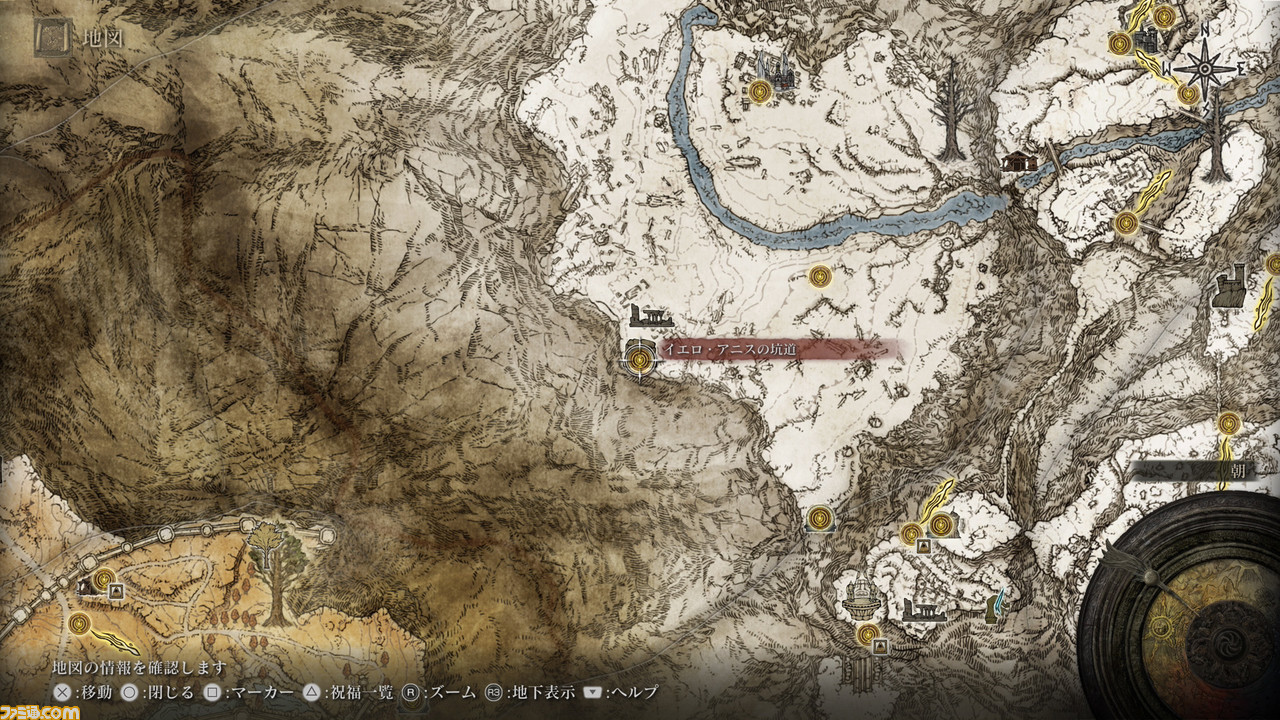Choose the grace beside the red-roofed castle ruins

[760, 93]
